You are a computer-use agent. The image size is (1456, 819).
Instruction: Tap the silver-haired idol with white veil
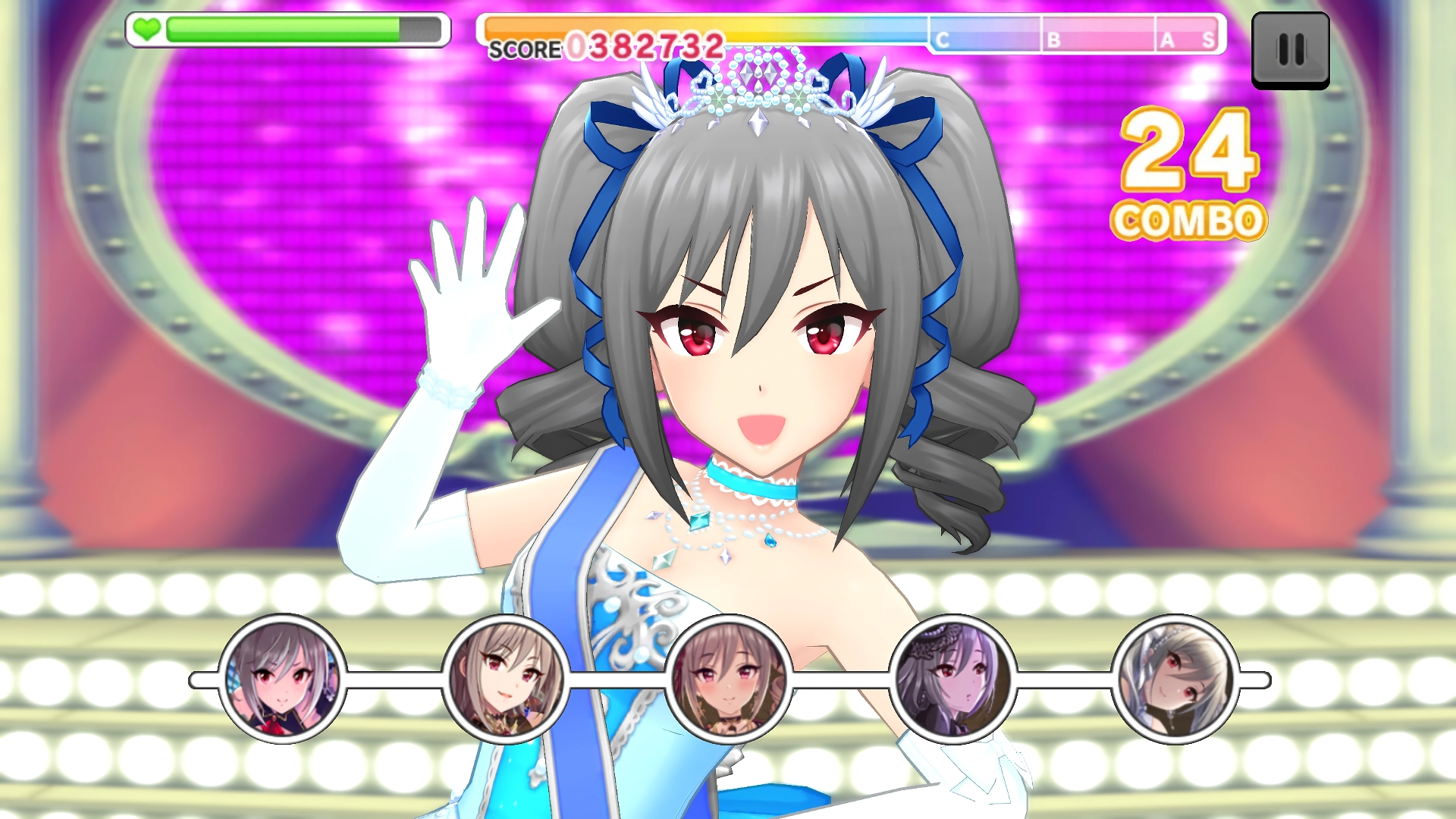(1175, 679)
